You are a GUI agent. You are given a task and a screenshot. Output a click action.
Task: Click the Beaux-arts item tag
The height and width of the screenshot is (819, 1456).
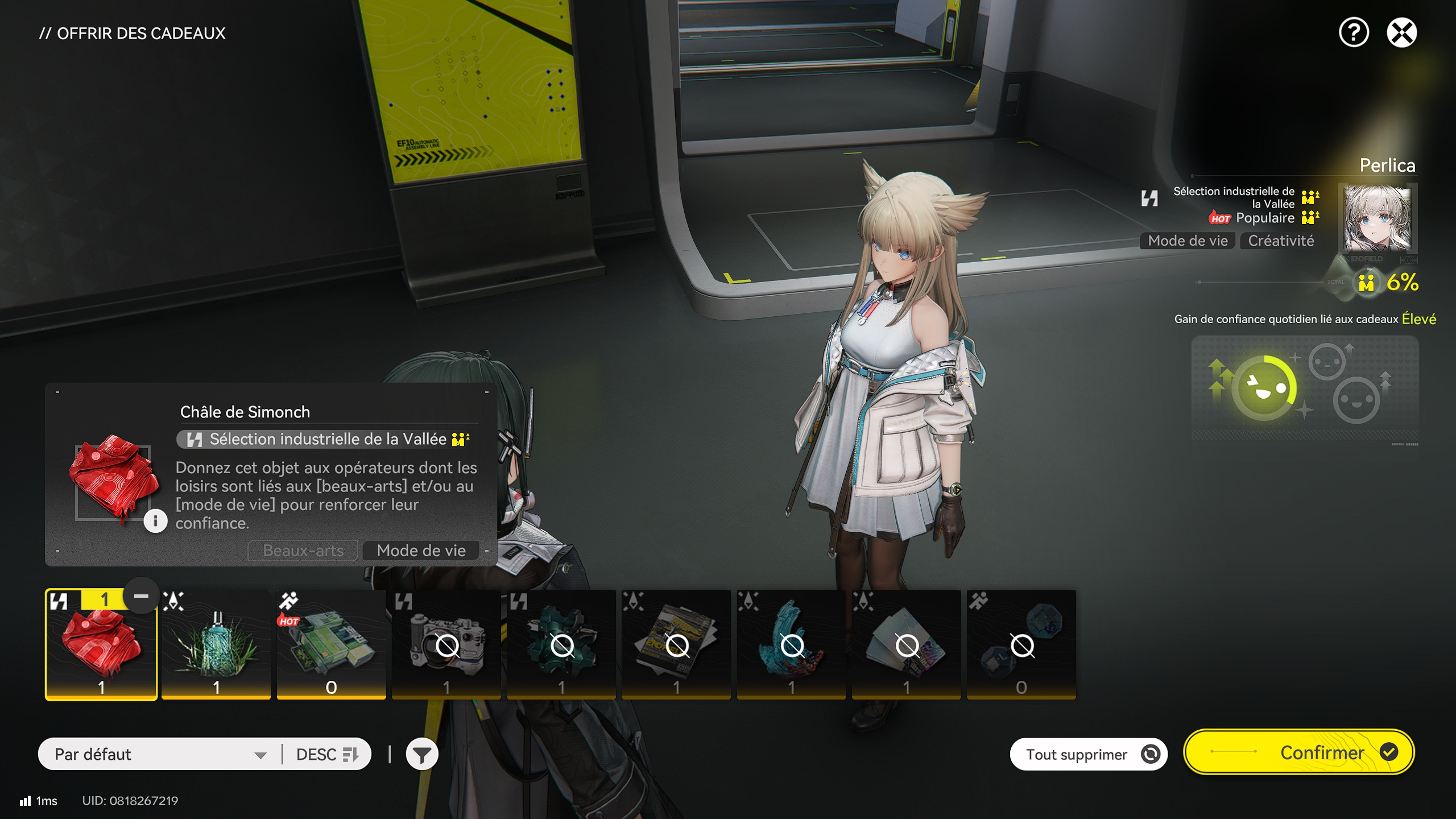click(303, 551)
